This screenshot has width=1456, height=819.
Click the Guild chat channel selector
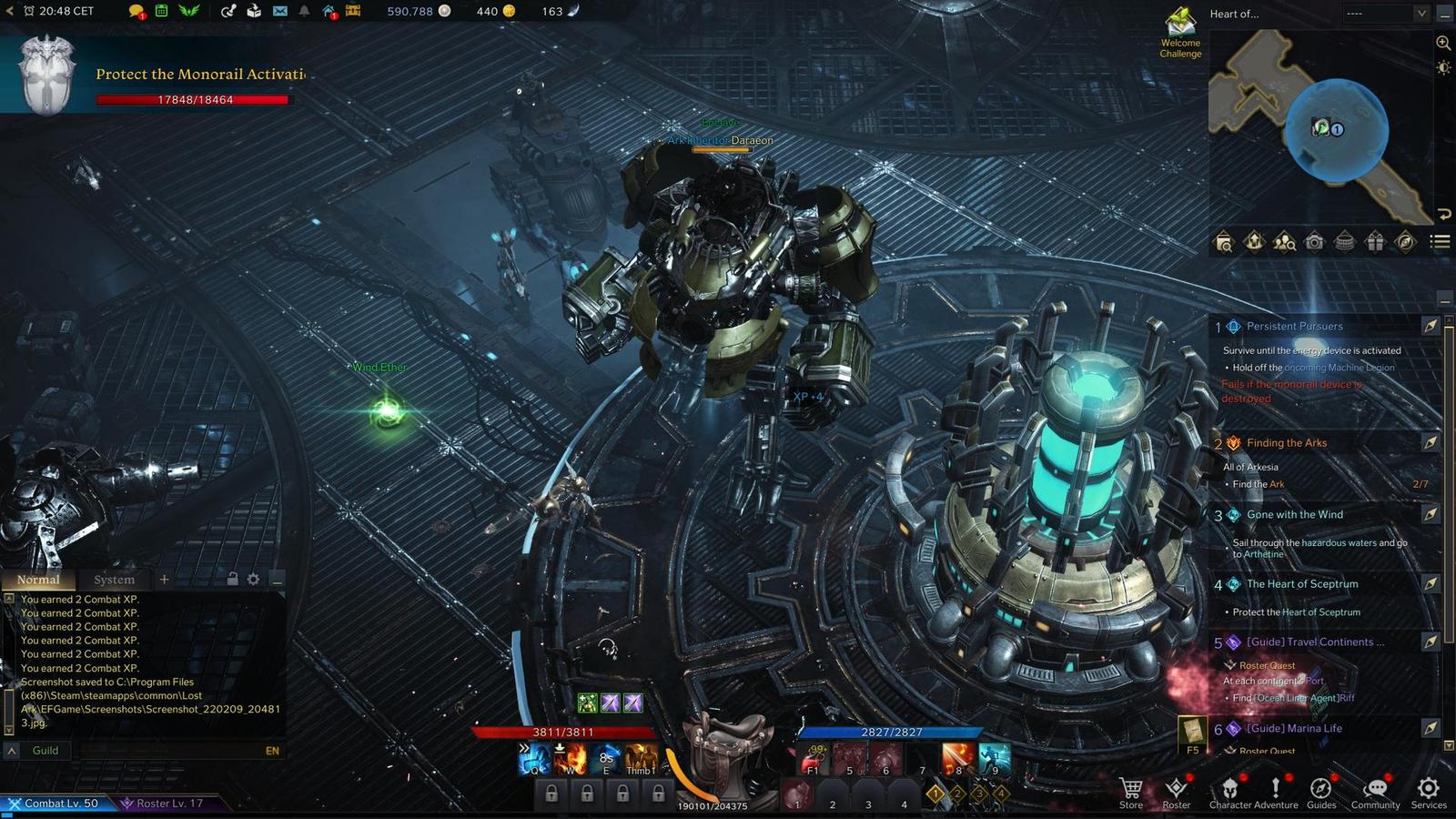tap(45, 751)
